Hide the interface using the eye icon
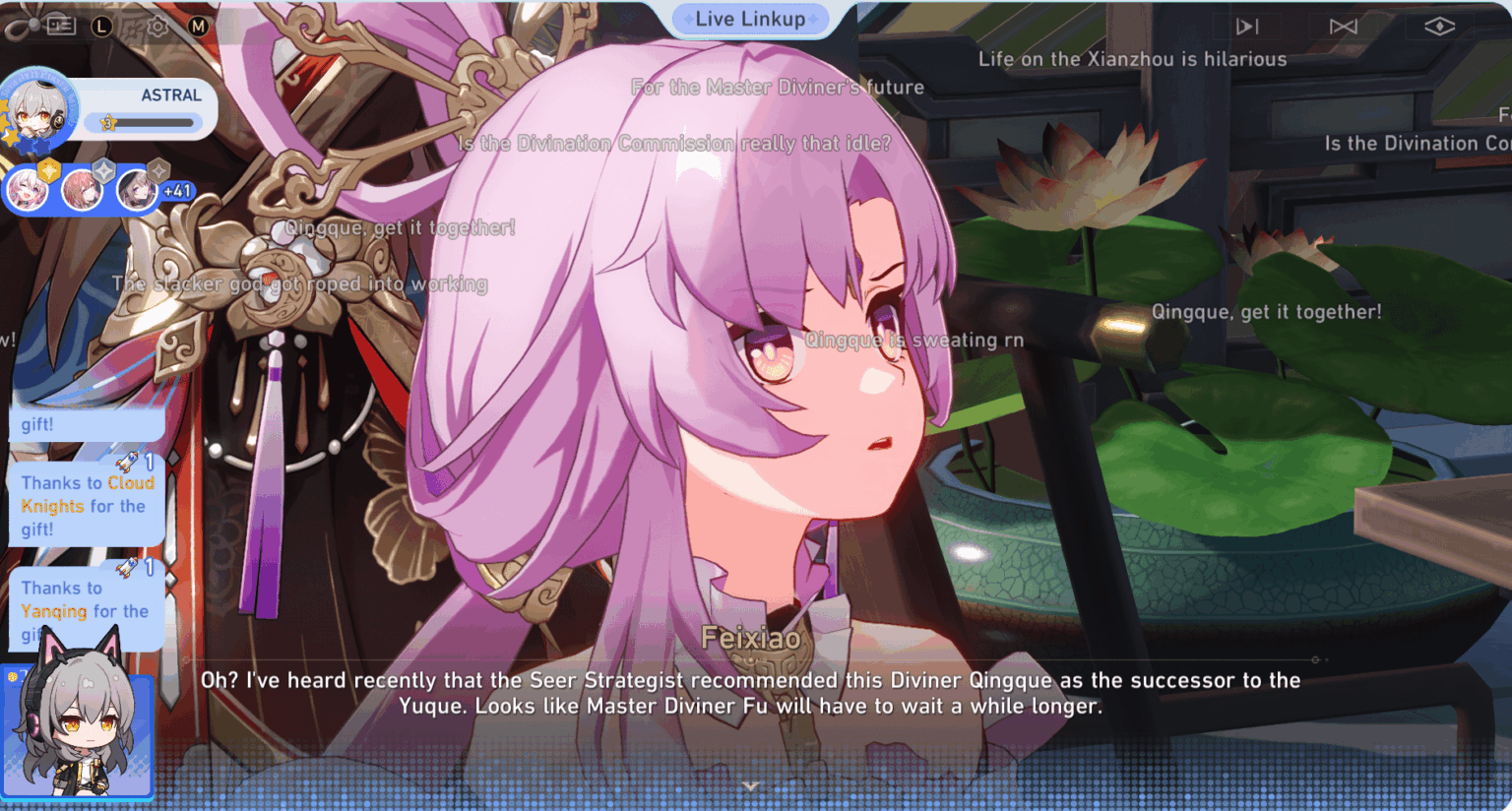 click(1440, 27)
